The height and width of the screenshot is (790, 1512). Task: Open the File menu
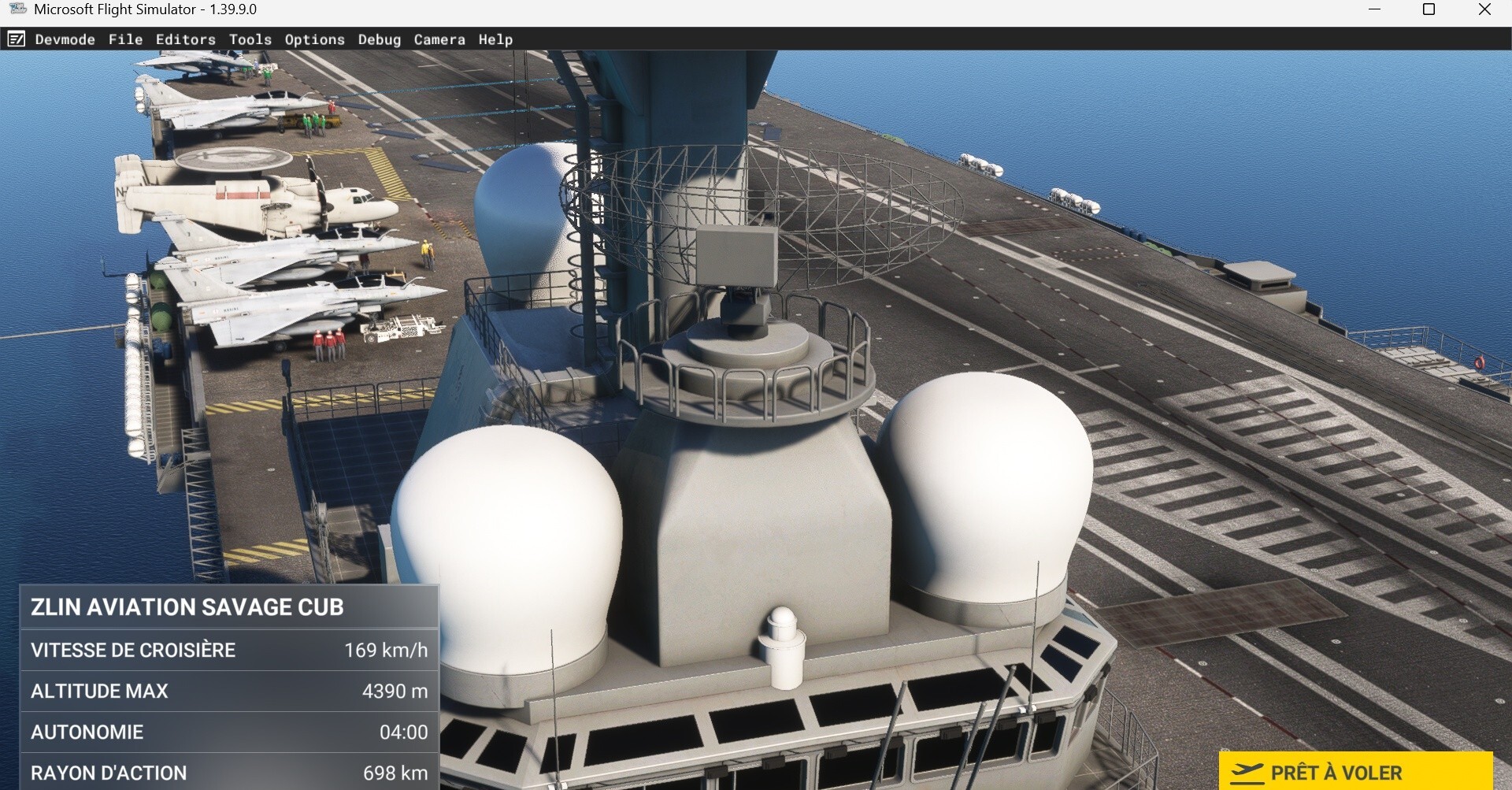125,39
